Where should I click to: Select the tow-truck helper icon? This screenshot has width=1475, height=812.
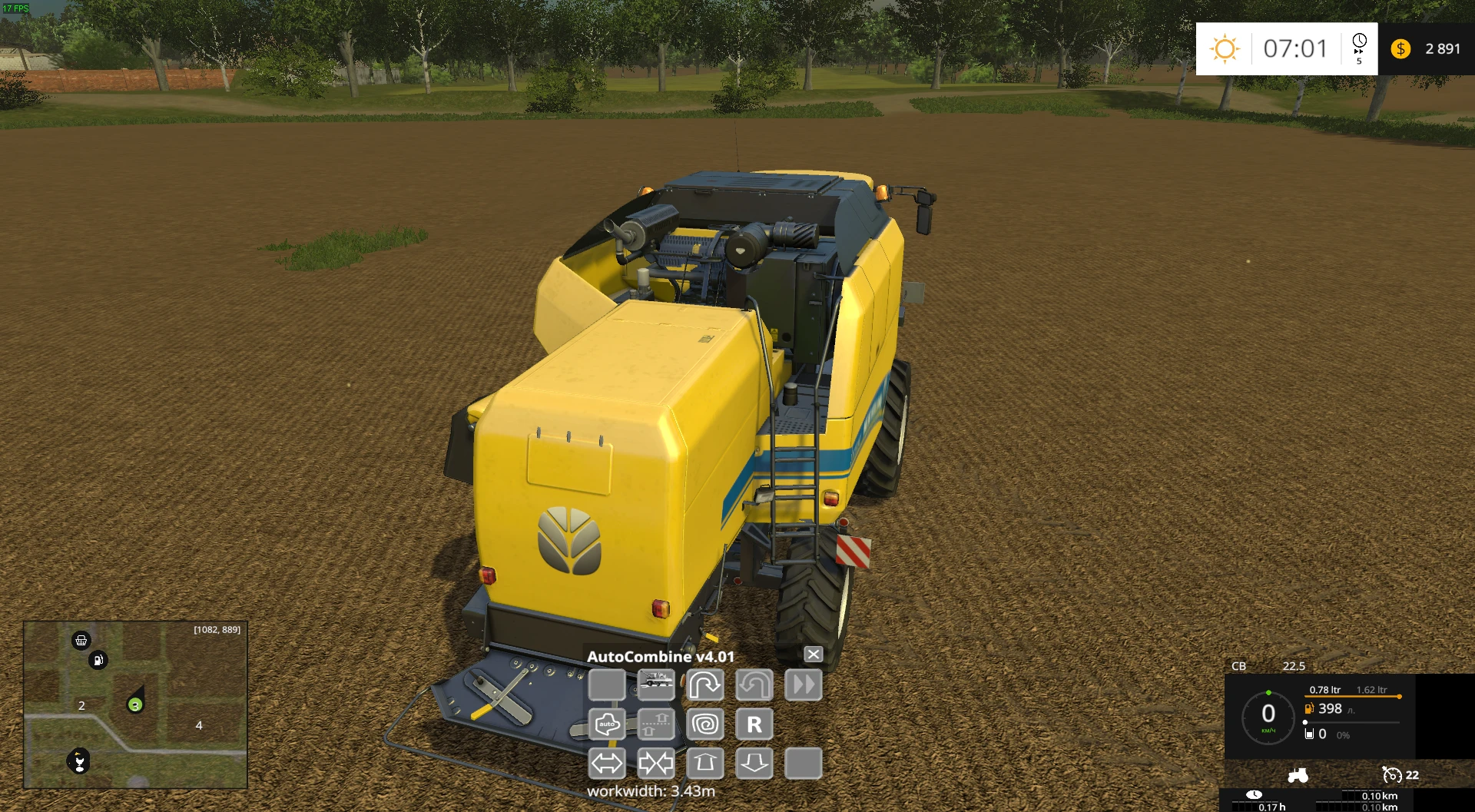pos(656,685)
